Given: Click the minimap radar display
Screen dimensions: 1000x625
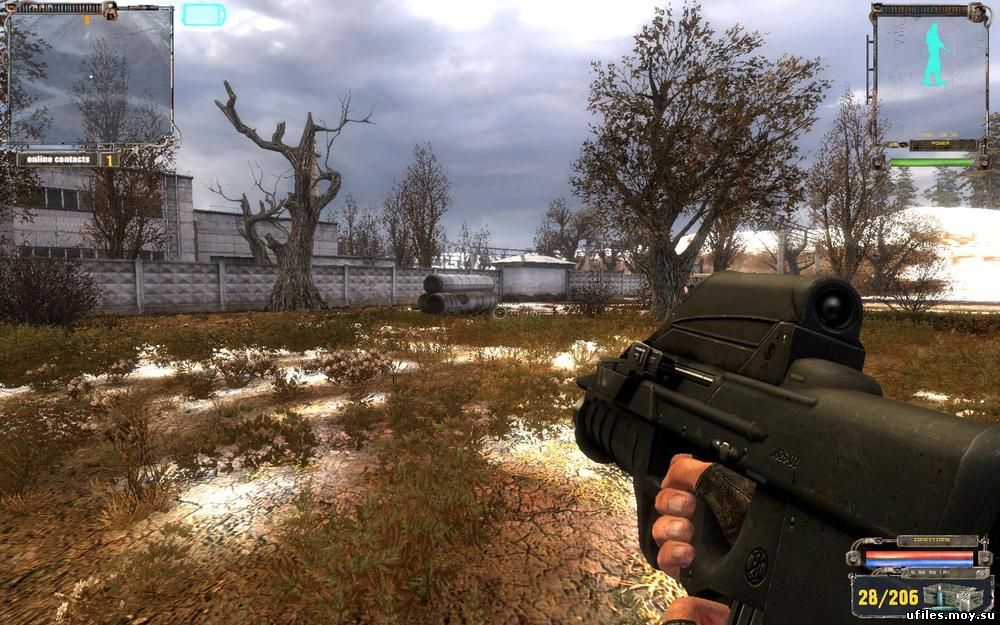Looking at the screenshot, I should [89, 76].
